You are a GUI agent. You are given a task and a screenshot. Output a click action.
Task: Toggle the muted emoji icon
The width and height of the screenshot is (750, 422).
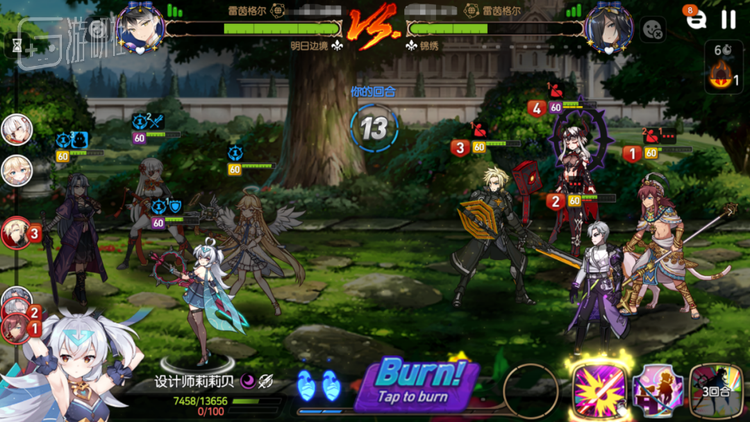click(x=653, y=30)
